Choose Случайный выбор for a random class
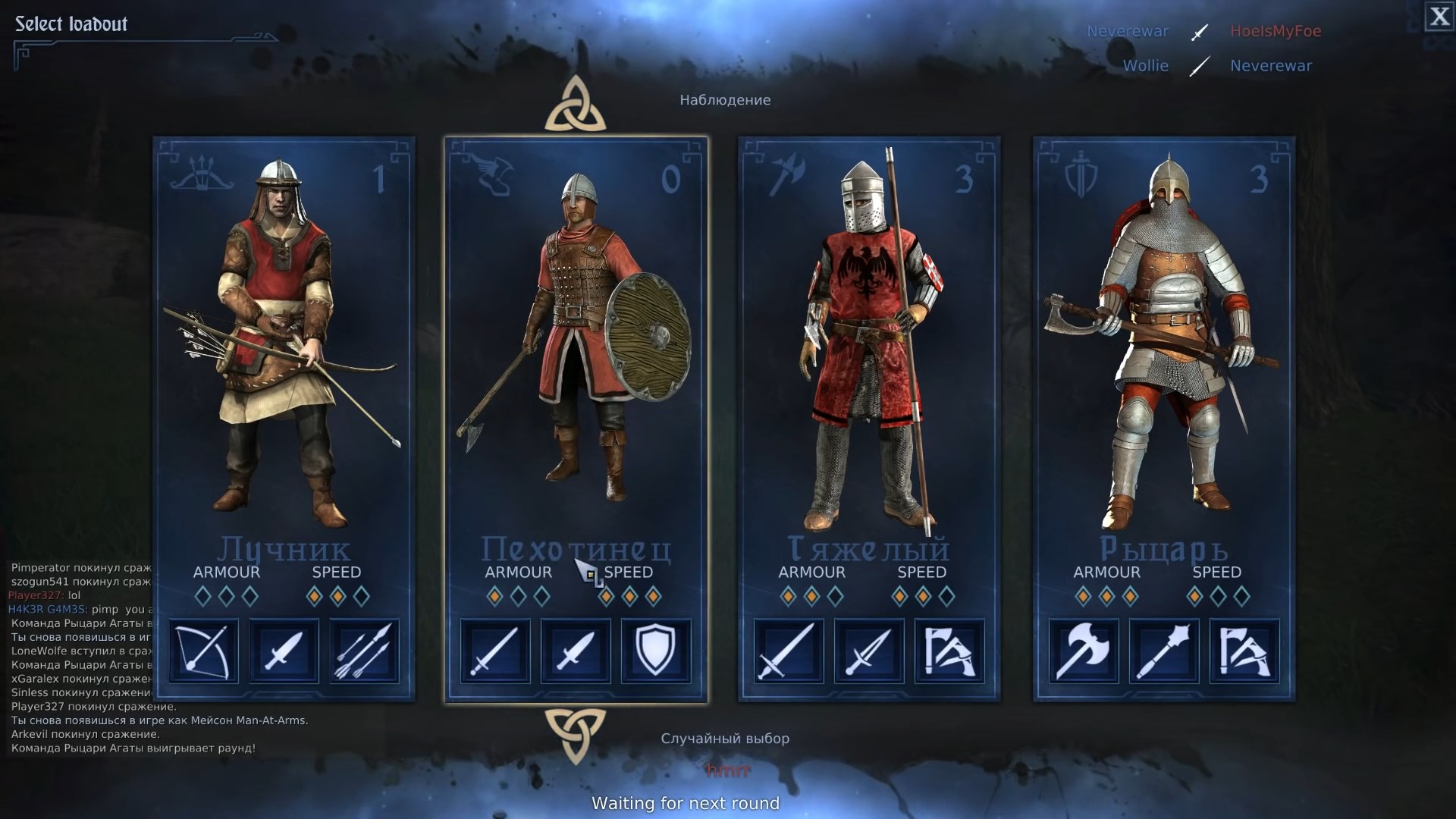 pyautogui.click(x=725, y=738)
